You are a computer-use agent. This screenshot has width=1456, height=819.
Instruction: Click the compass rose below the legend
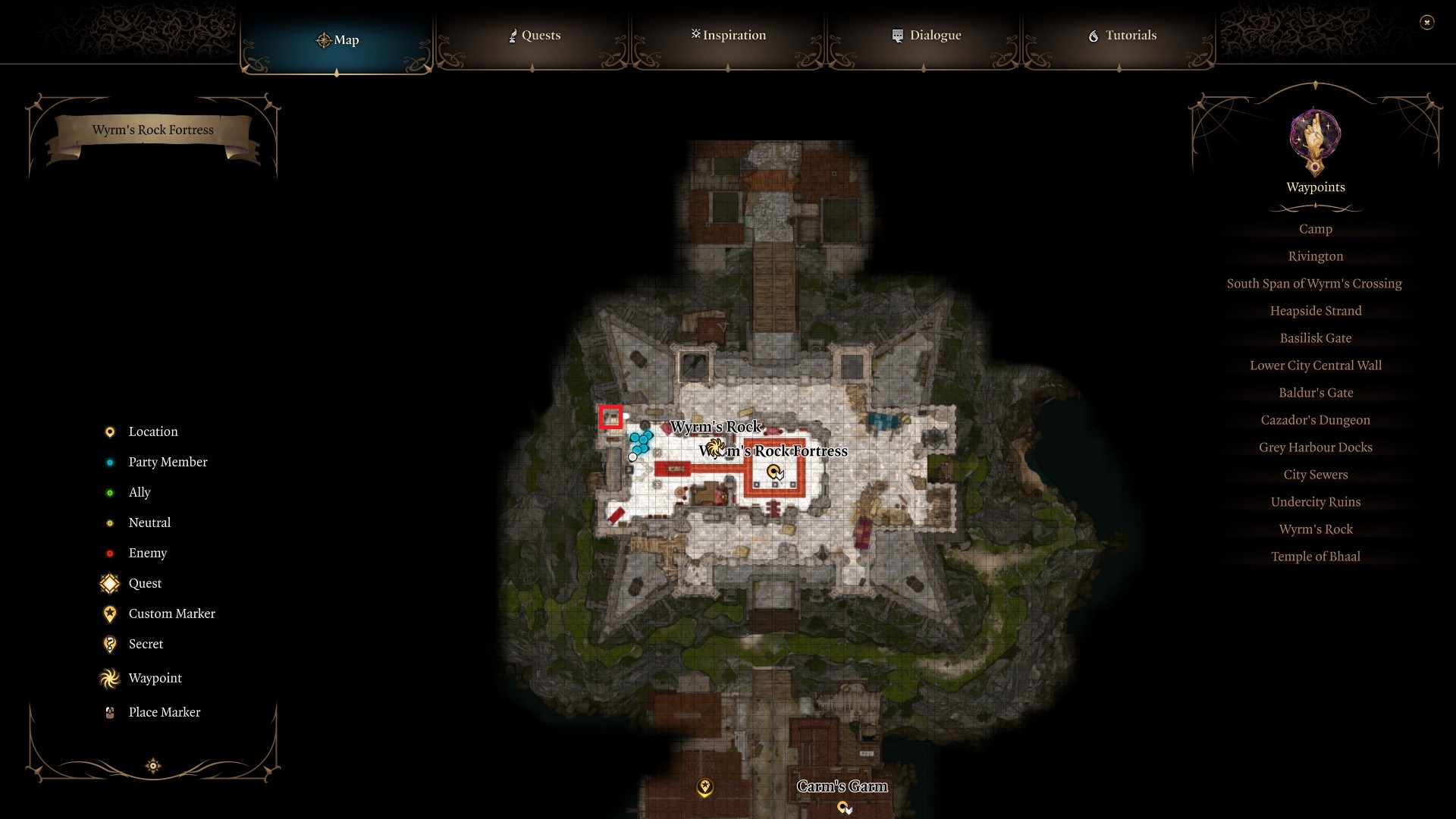pyautogui.click(x=152, y=766)
